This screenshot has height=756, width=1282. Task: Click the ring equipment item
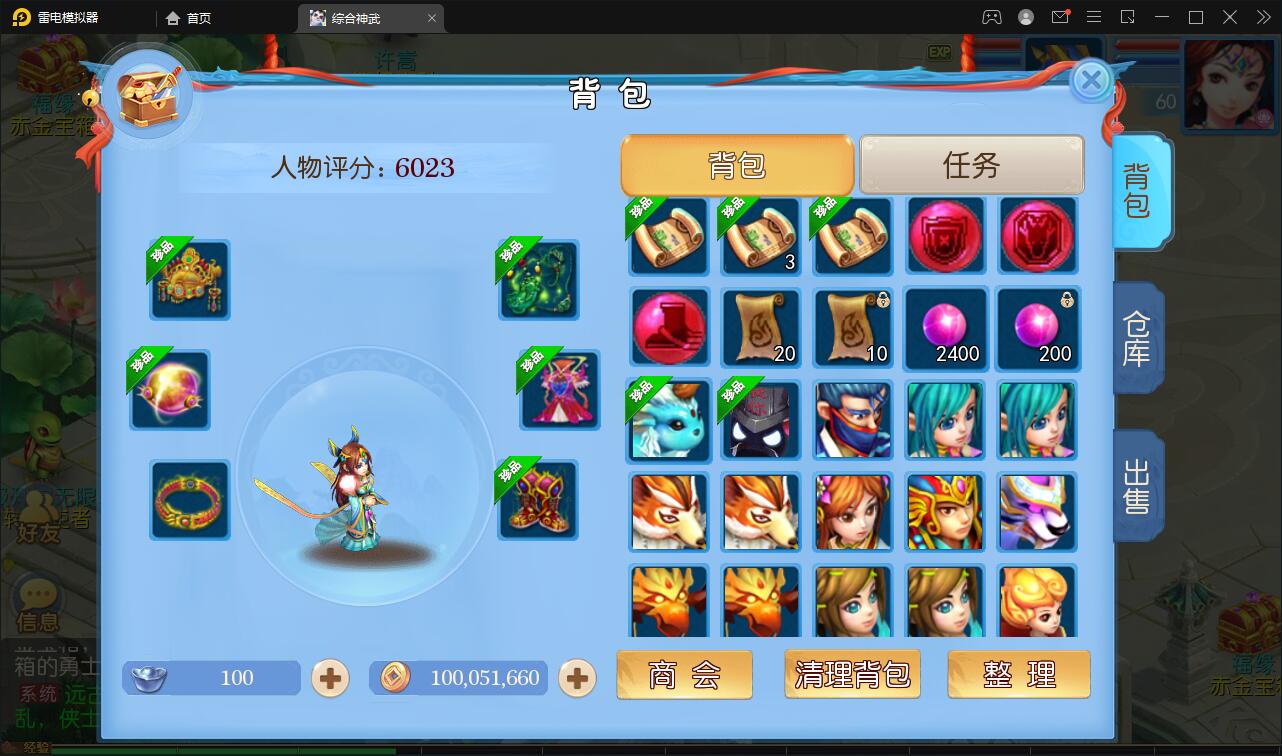189,500
